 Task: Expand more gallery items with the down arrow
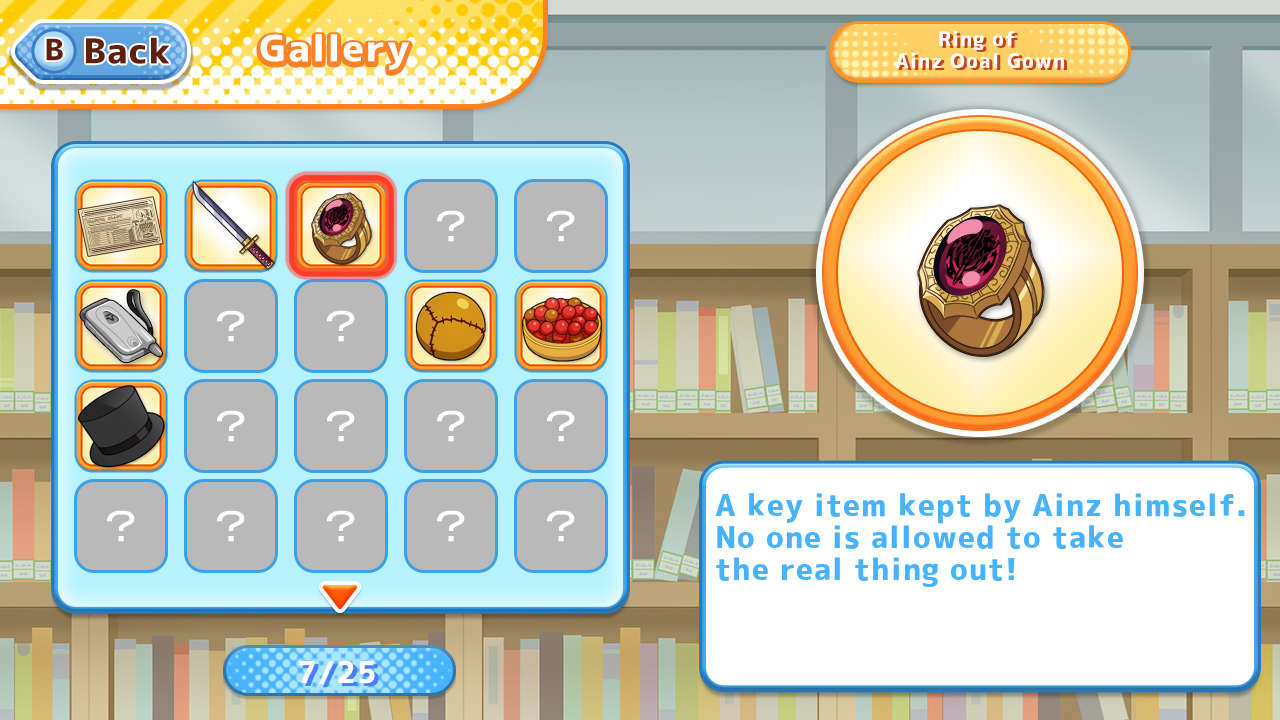click(340, 596)
